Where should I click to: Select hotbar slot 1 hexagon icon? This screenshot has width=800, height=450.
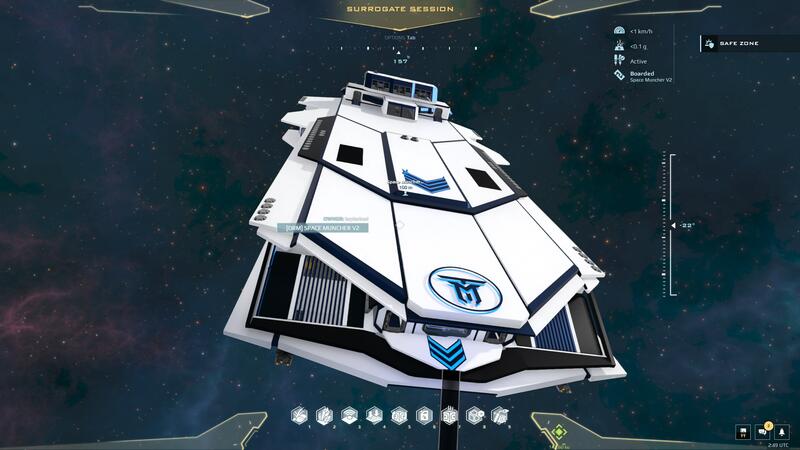pos(299,414)
